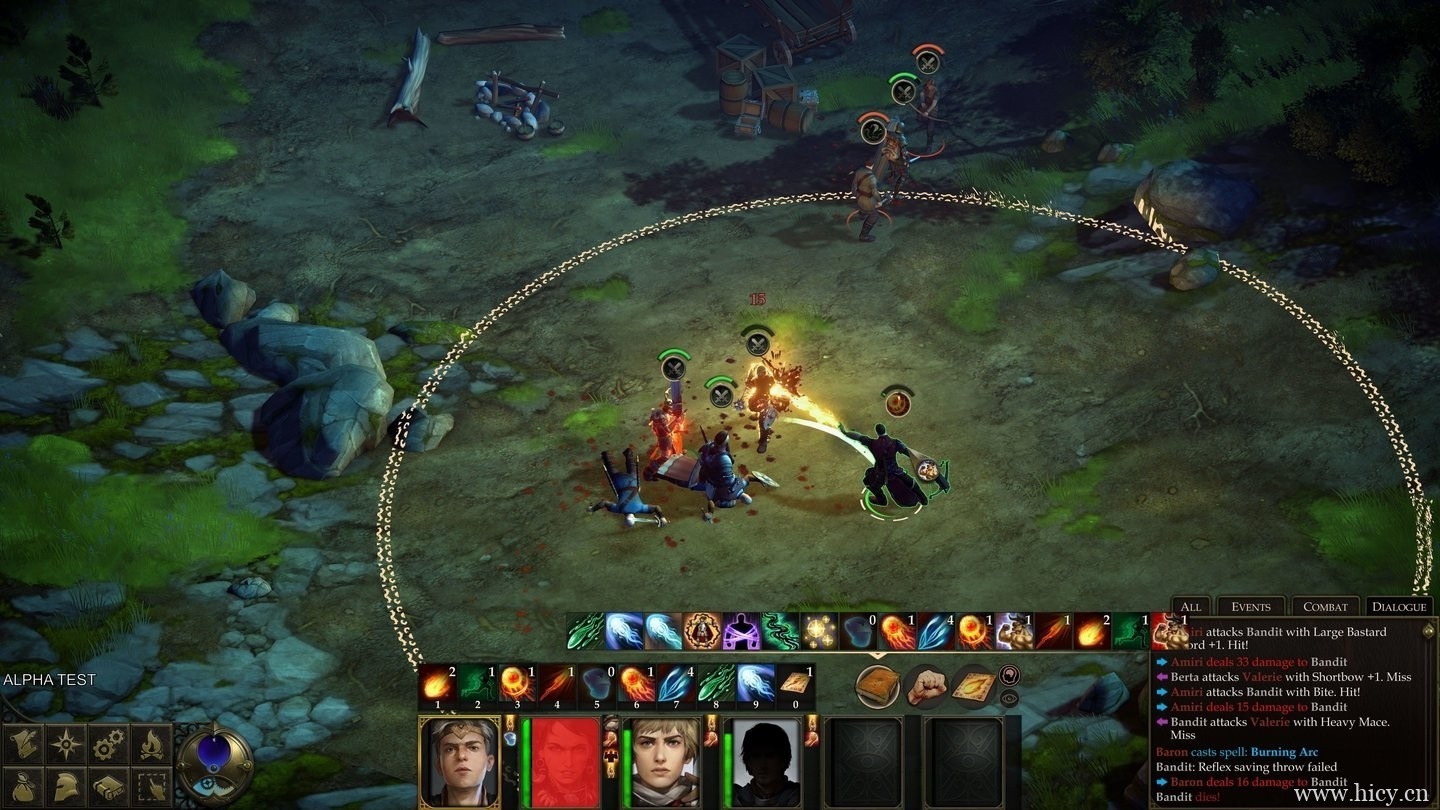Open the helmet character sheet button

click(x=66, y=786)
